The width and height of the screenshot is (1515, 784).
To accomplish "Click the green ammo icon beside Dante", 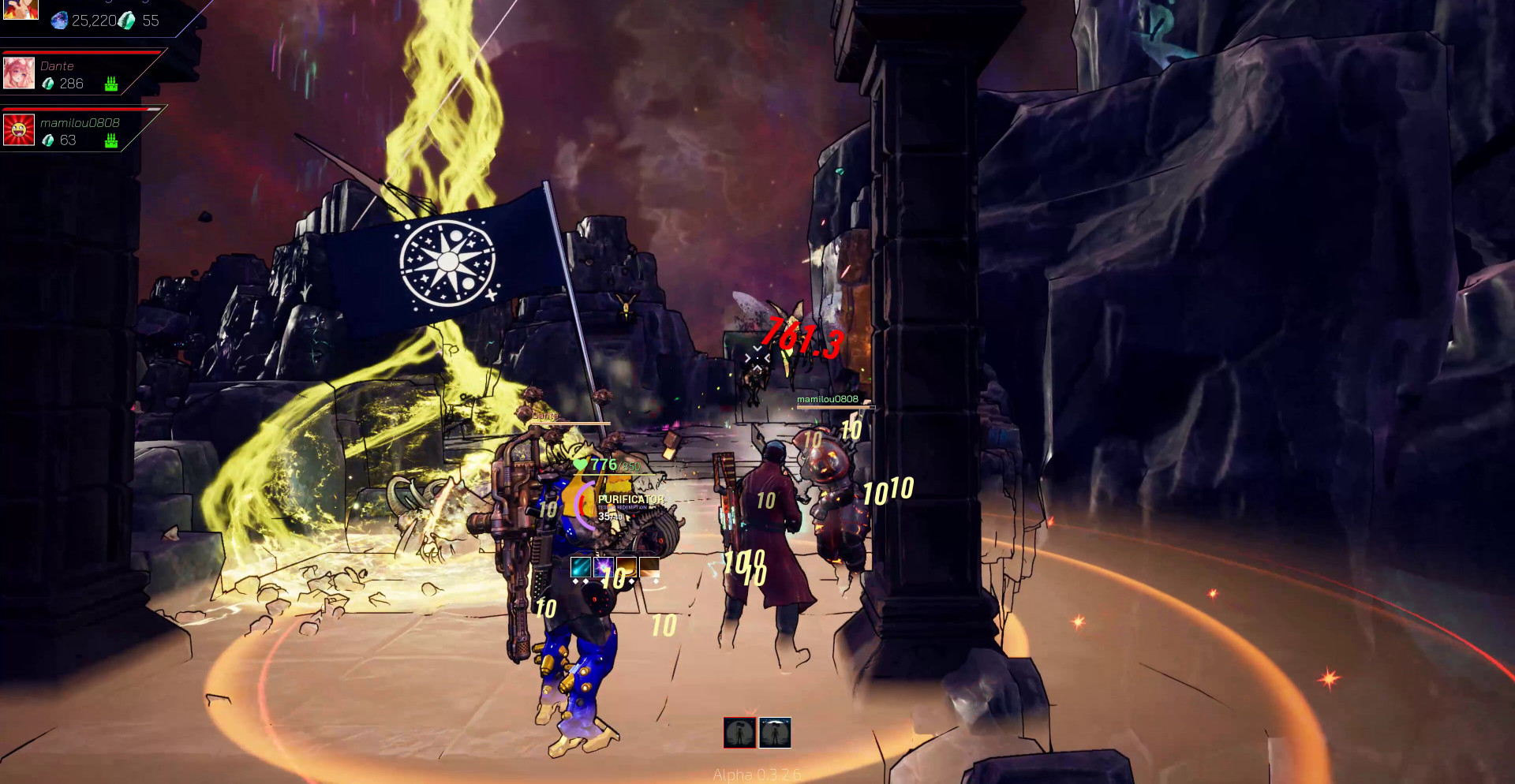I will [x=111, y=84].
